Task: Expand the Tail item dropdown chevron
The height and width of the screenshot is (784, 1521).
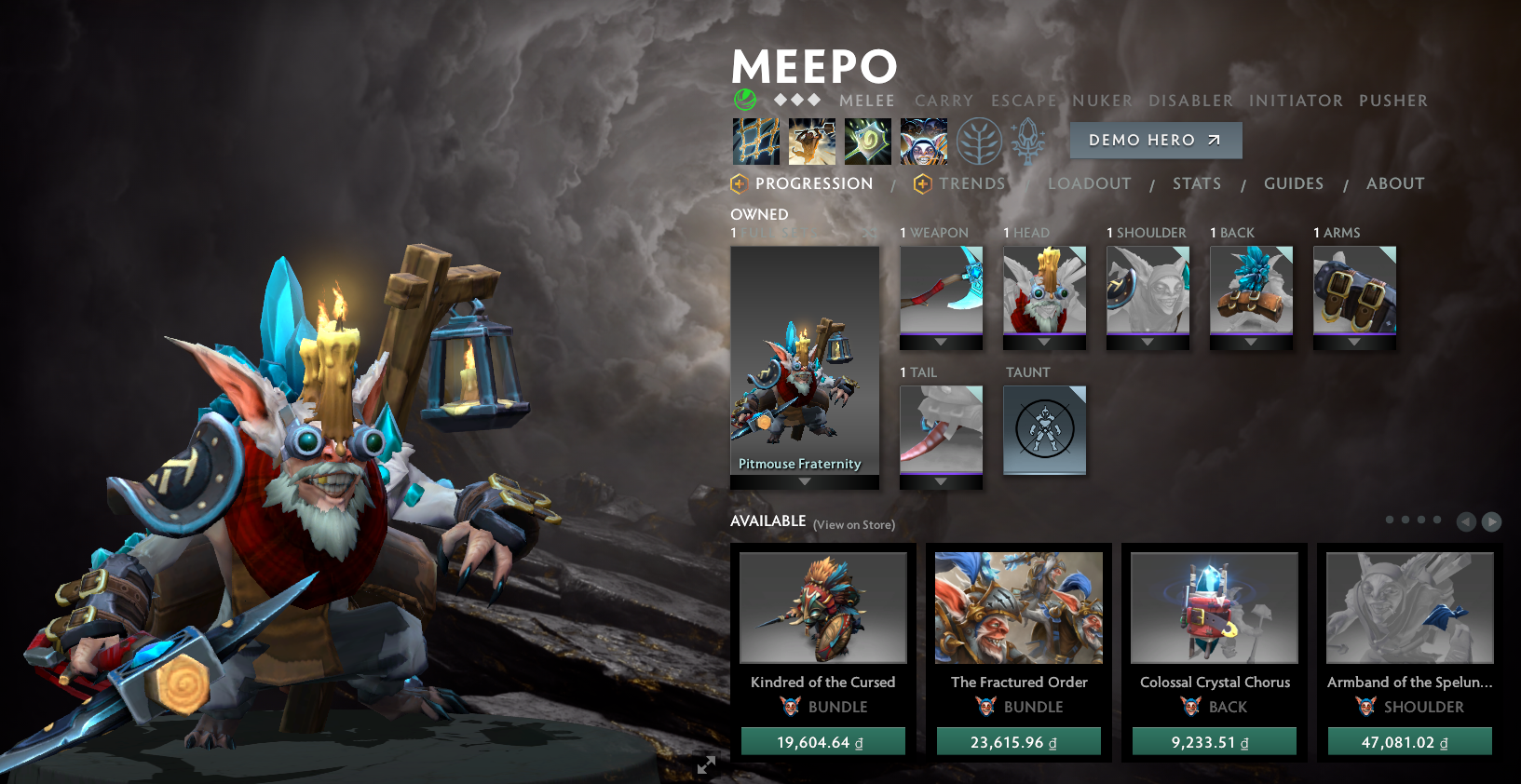Action: click(x=941, y=480)
